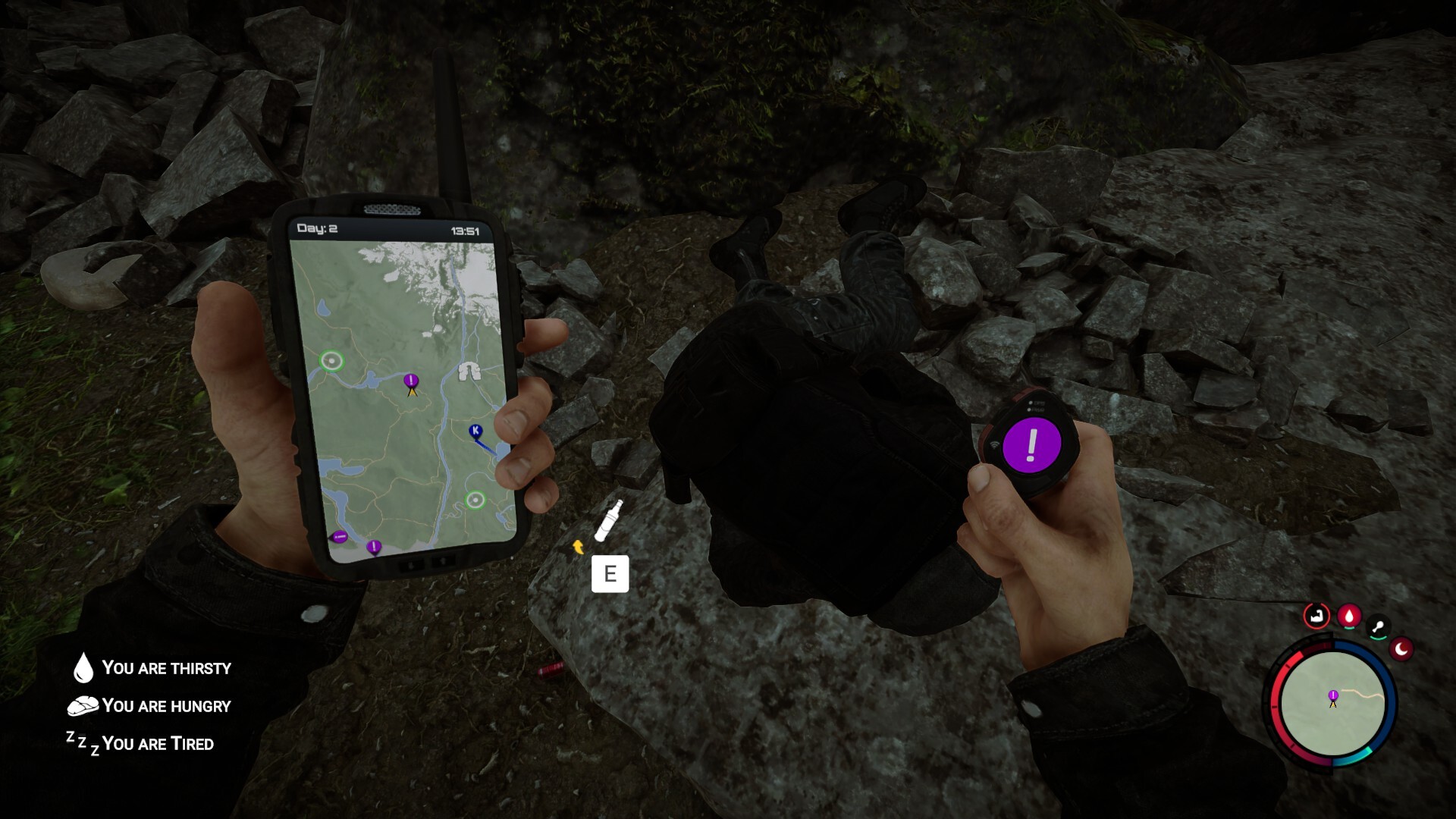Select the 13:51 time display on the GPS
1456x819 pixels.
466,230
